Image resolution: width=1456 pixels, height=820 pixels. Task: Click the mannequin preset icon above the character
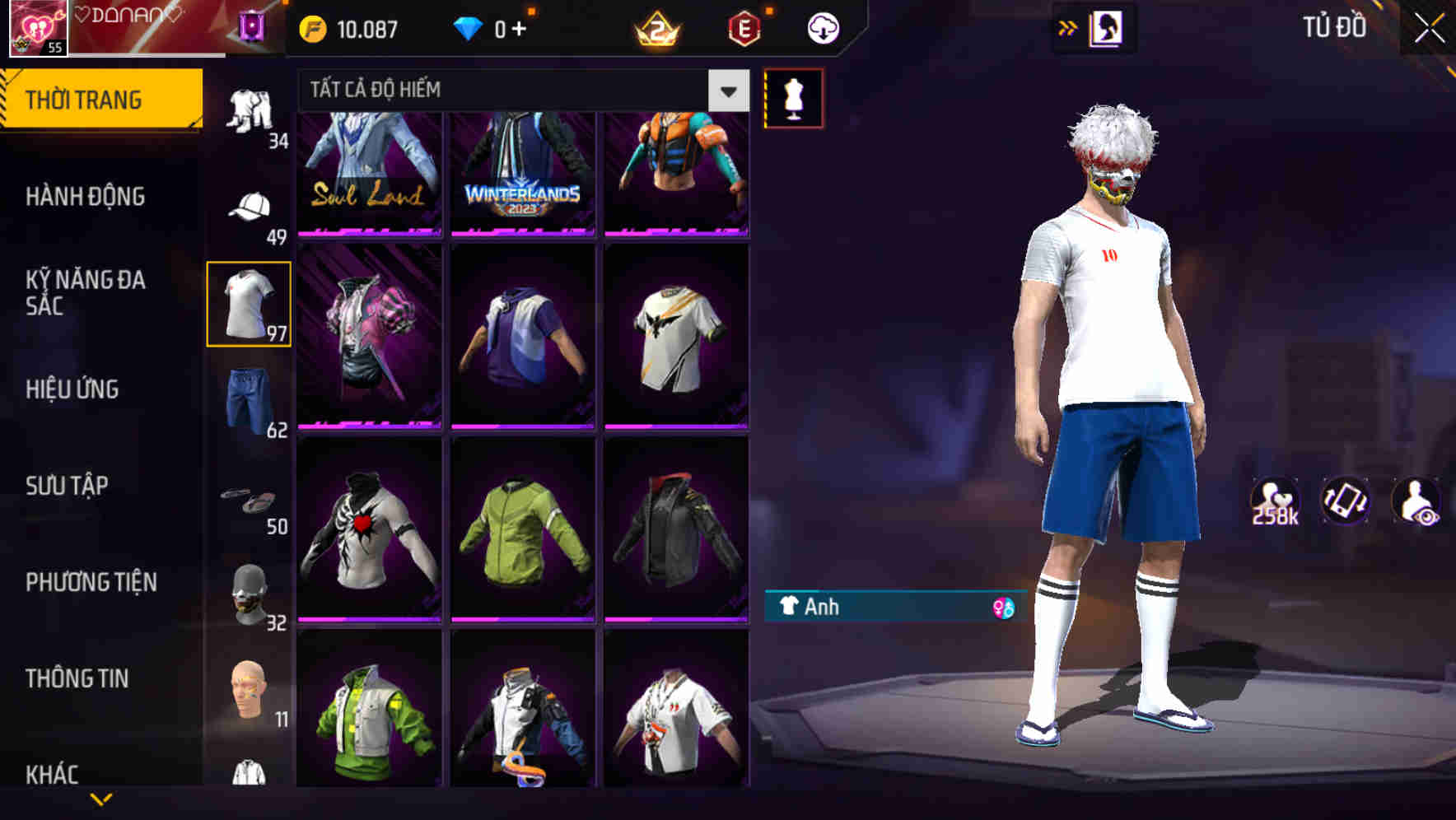point(793,97)
